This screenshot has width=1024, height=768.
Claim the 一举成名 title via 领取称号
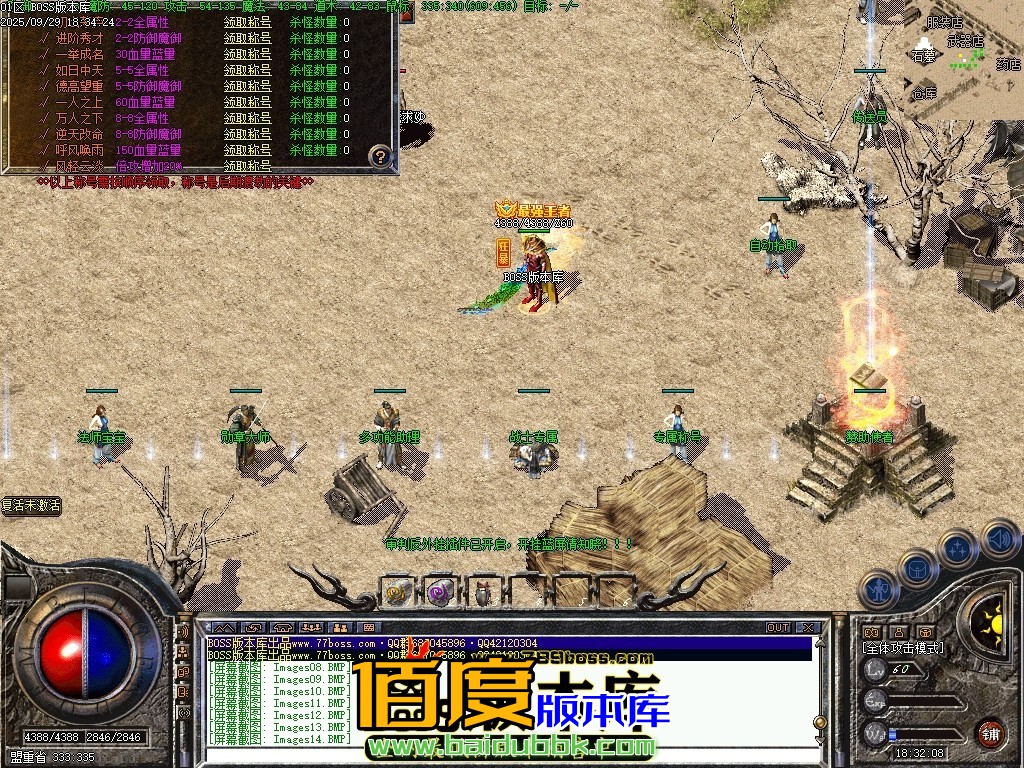tap(247, 54)
